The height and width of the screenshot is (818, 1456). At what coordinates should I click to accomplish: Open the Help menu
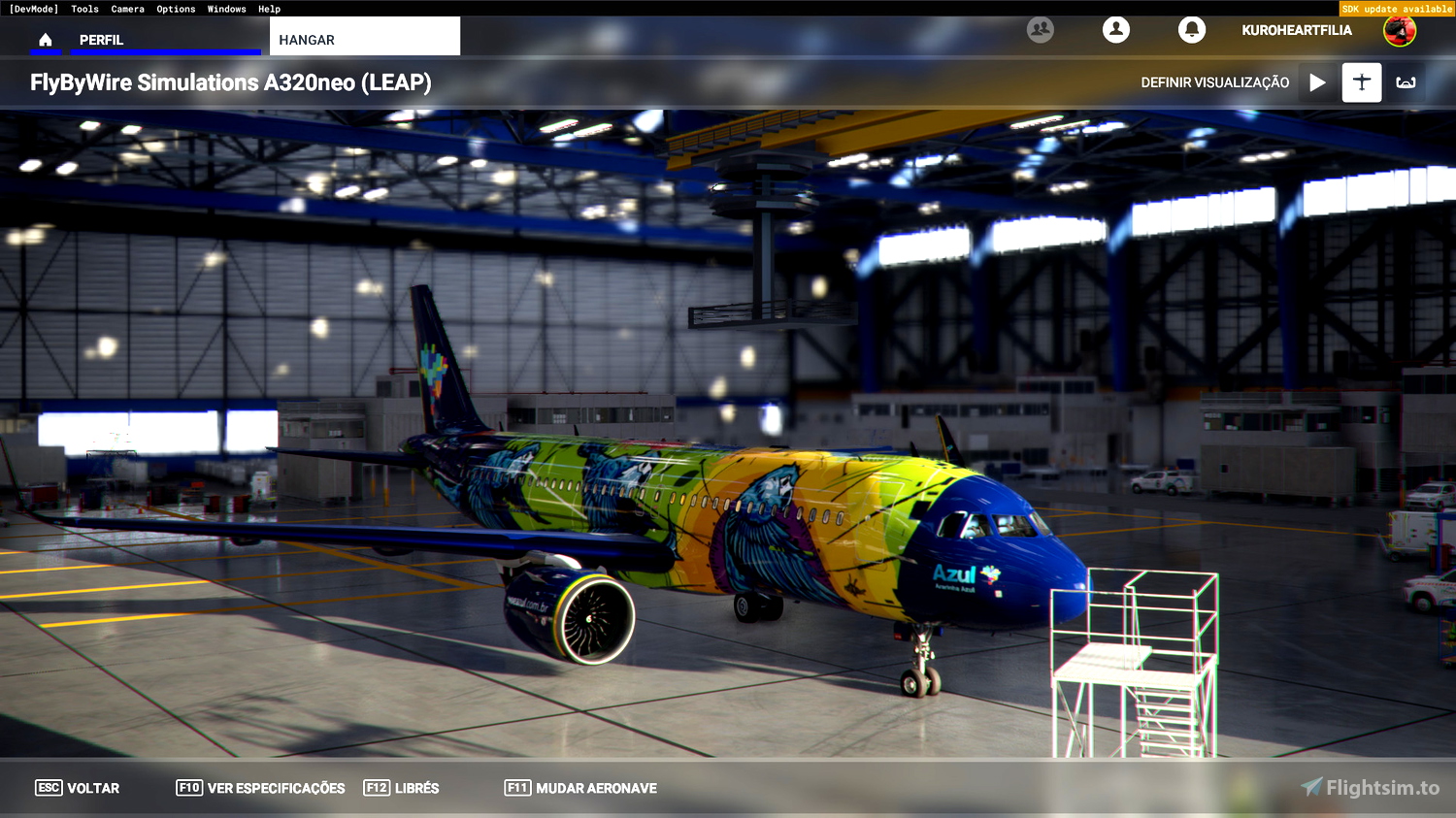click(x=269, y=9)
